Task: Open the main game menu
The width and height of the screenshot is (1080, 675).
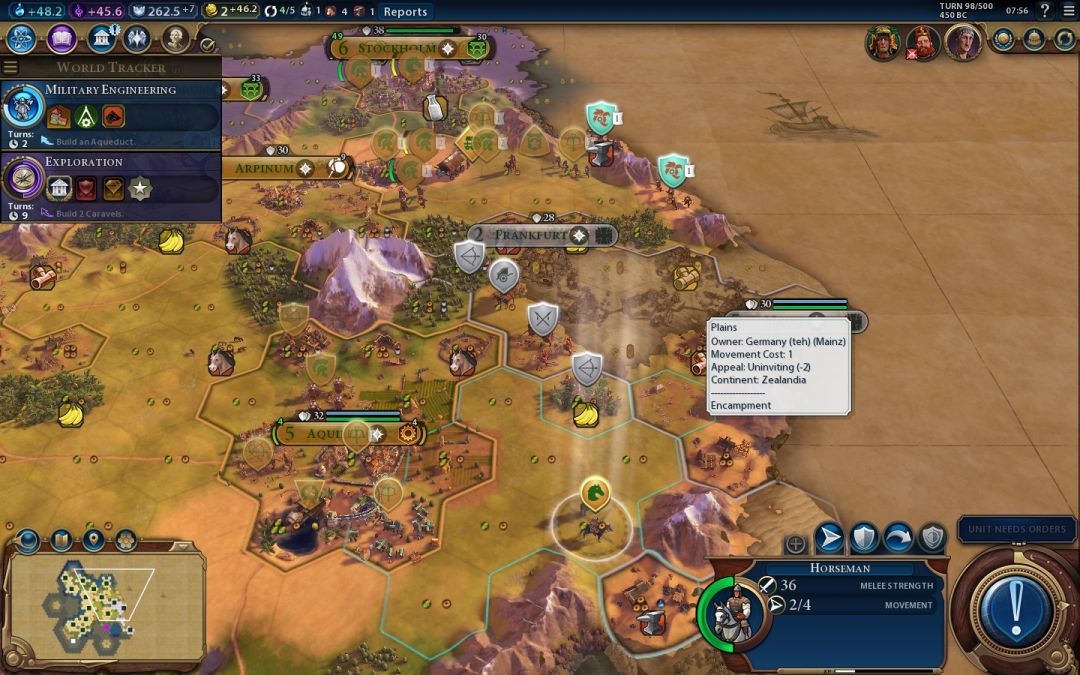Action: click(x=1066, y=11)
